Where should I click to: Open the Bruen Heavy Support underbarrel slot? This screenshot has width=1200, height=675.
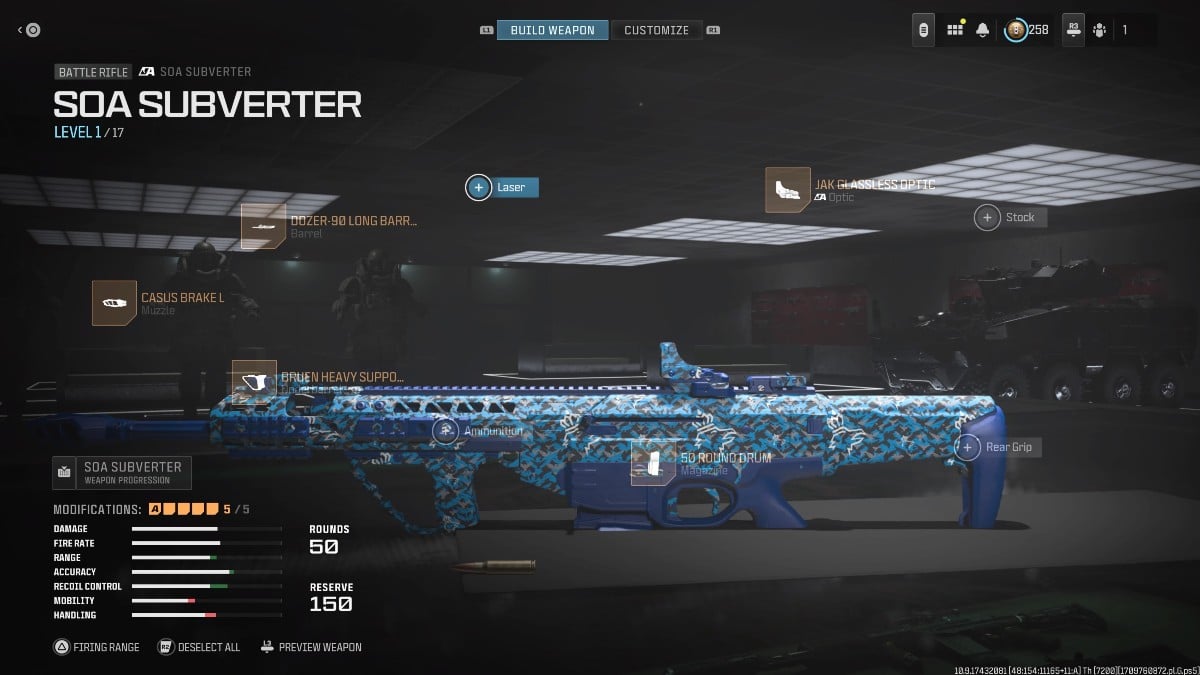tap(254, 382)
